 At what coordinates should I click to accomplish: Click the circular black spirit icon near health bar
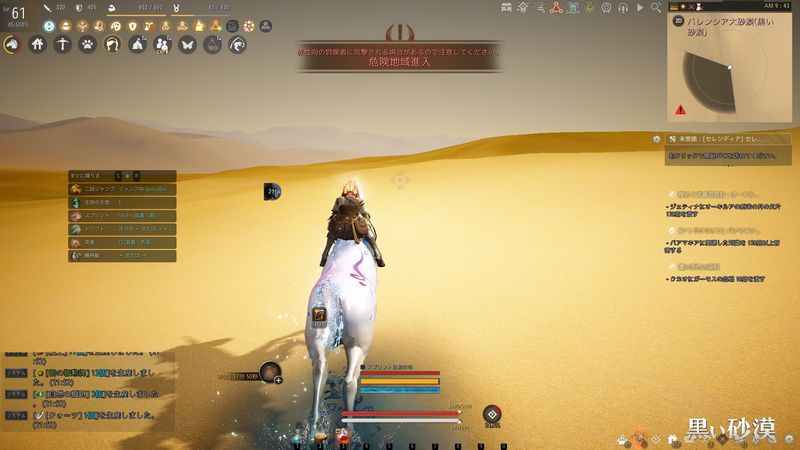click(x=491, y=414)
